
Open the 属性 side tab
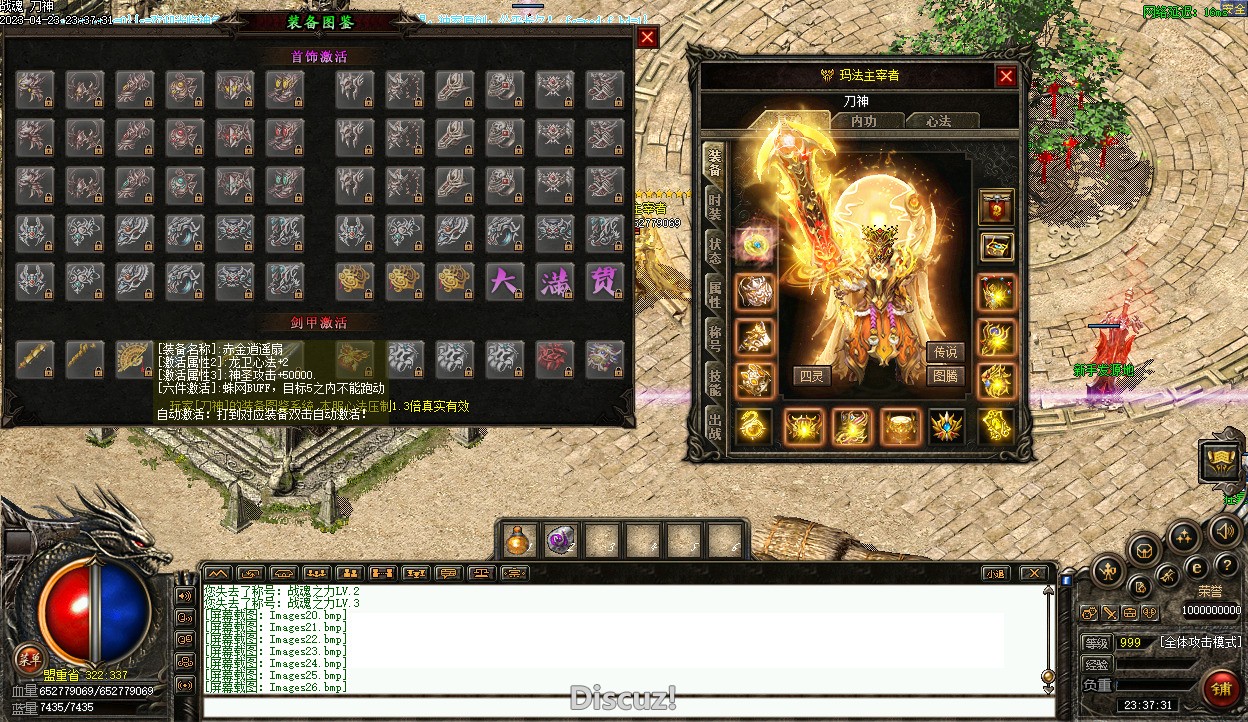click(x=714, y=294)
